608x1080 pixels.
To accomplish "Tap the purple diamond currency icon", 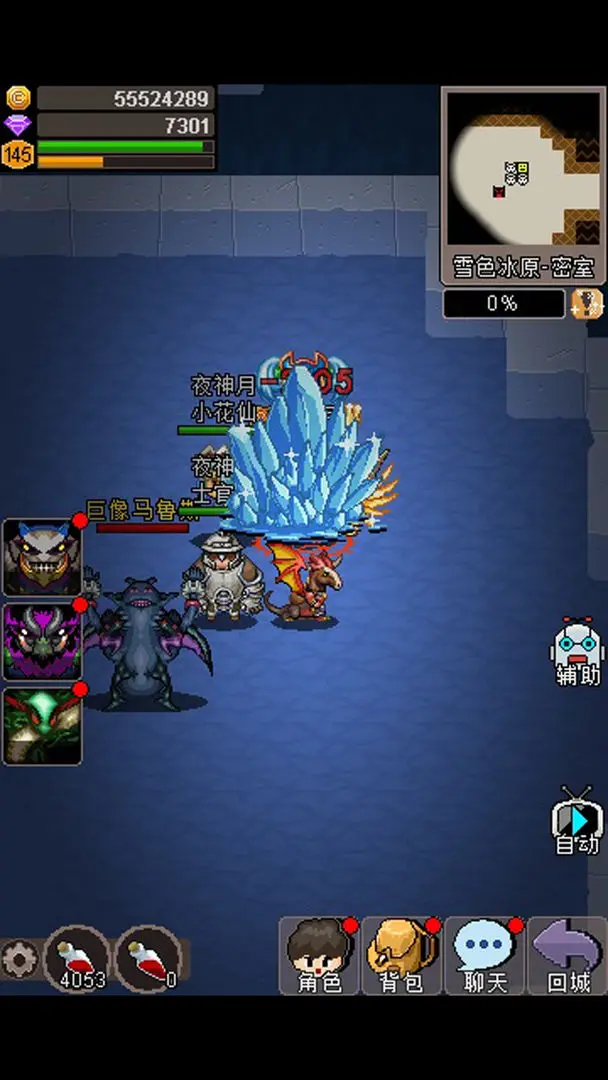I will click(x=18, y=125).
